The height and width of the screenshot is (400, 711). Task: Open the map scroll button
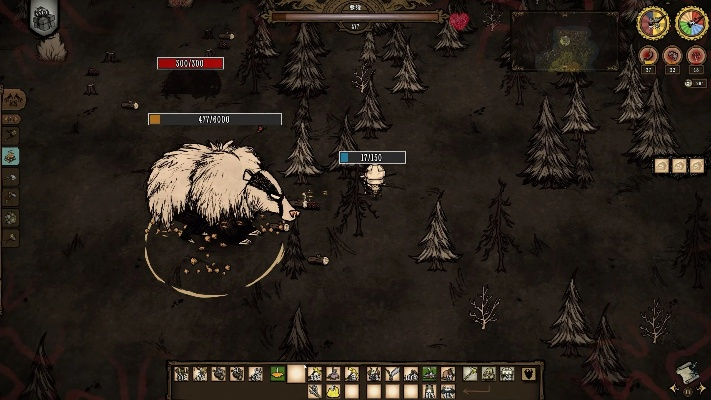[687, 372]
